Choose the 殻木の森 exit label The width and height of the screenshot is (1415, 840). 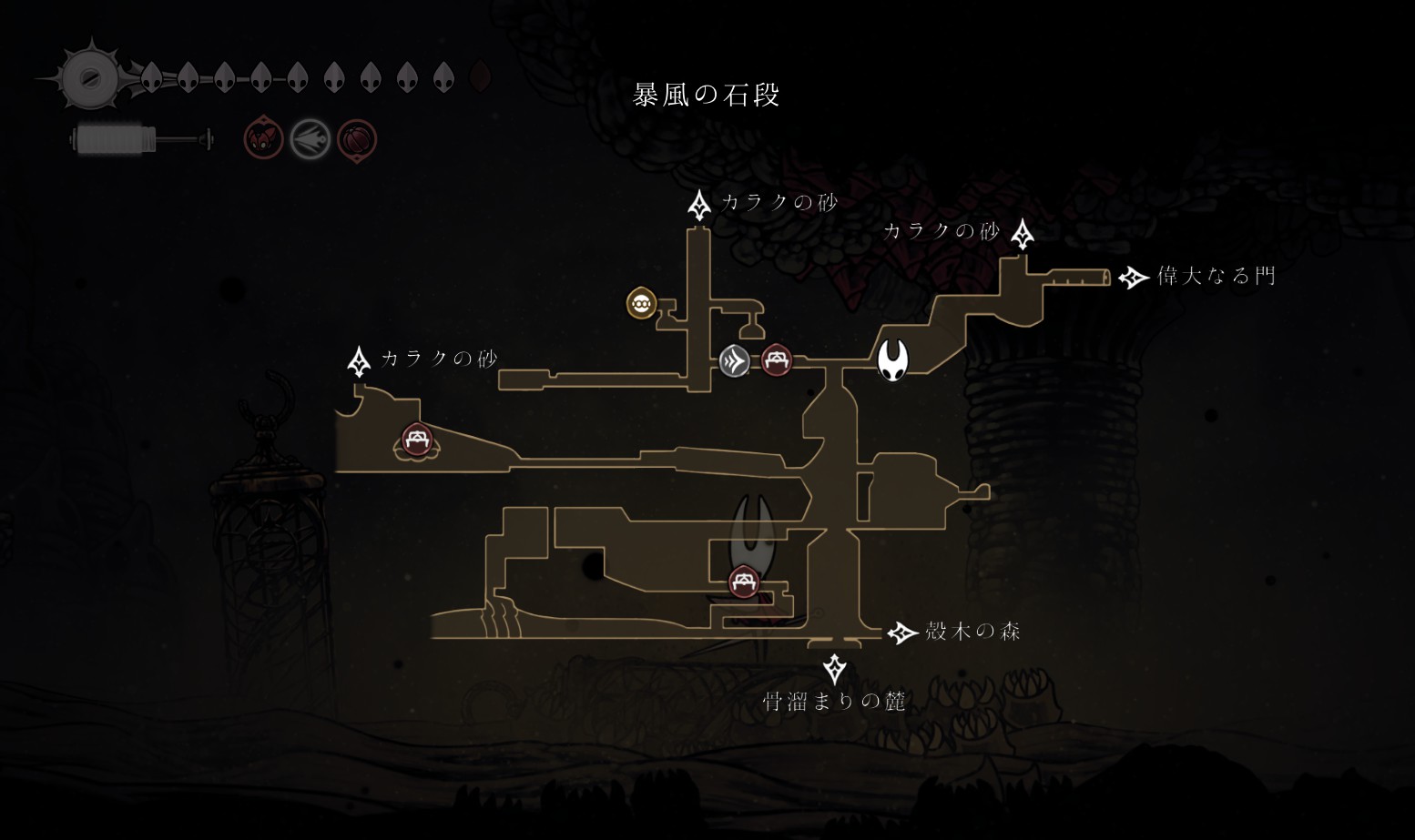click(x=972, y=632)
